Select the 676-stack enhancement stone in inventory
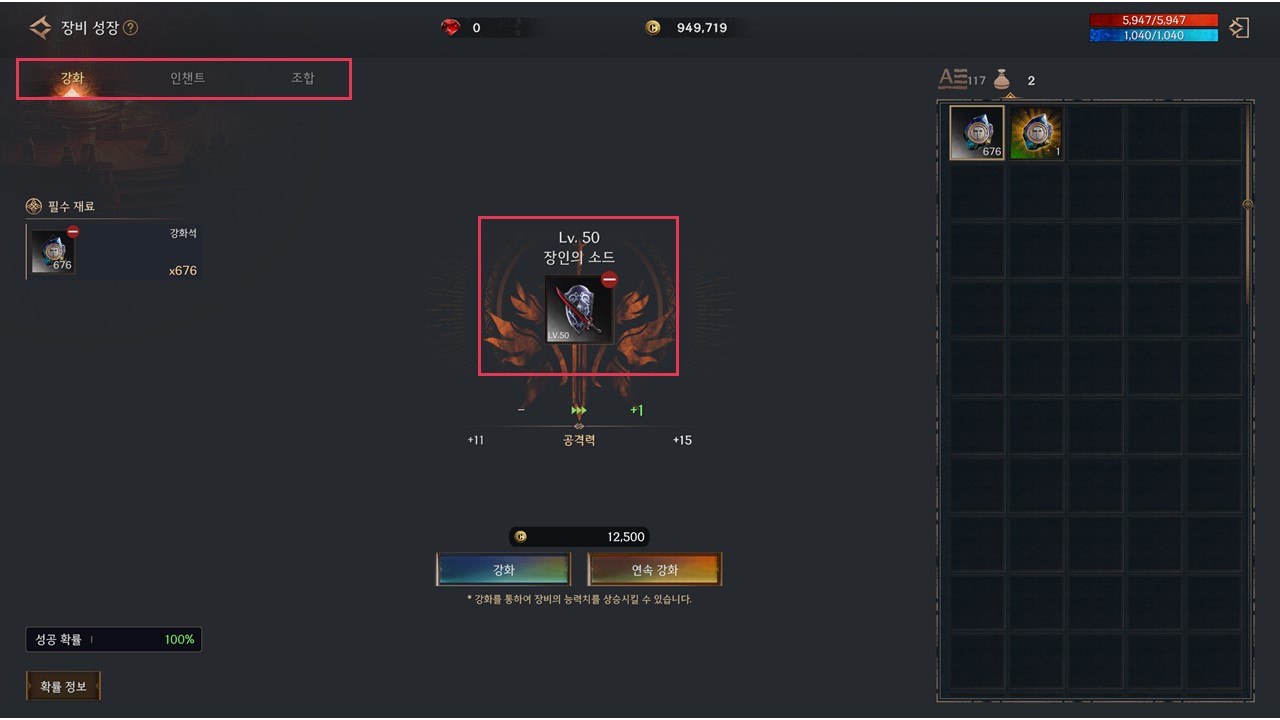This screenshot has width=1280, height=720. click(977, 134)
